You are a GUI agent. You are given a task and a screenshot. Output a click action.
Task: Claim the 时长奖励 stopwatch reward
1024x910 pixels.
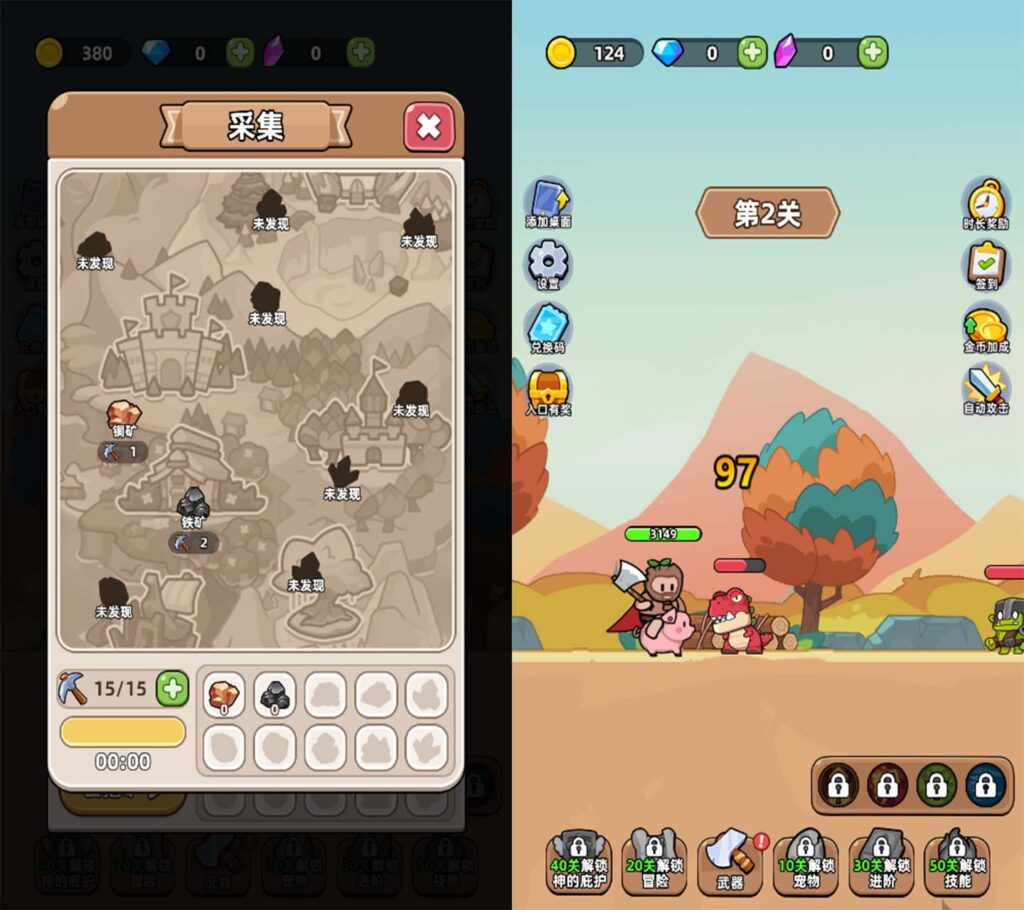coord(985,202)
